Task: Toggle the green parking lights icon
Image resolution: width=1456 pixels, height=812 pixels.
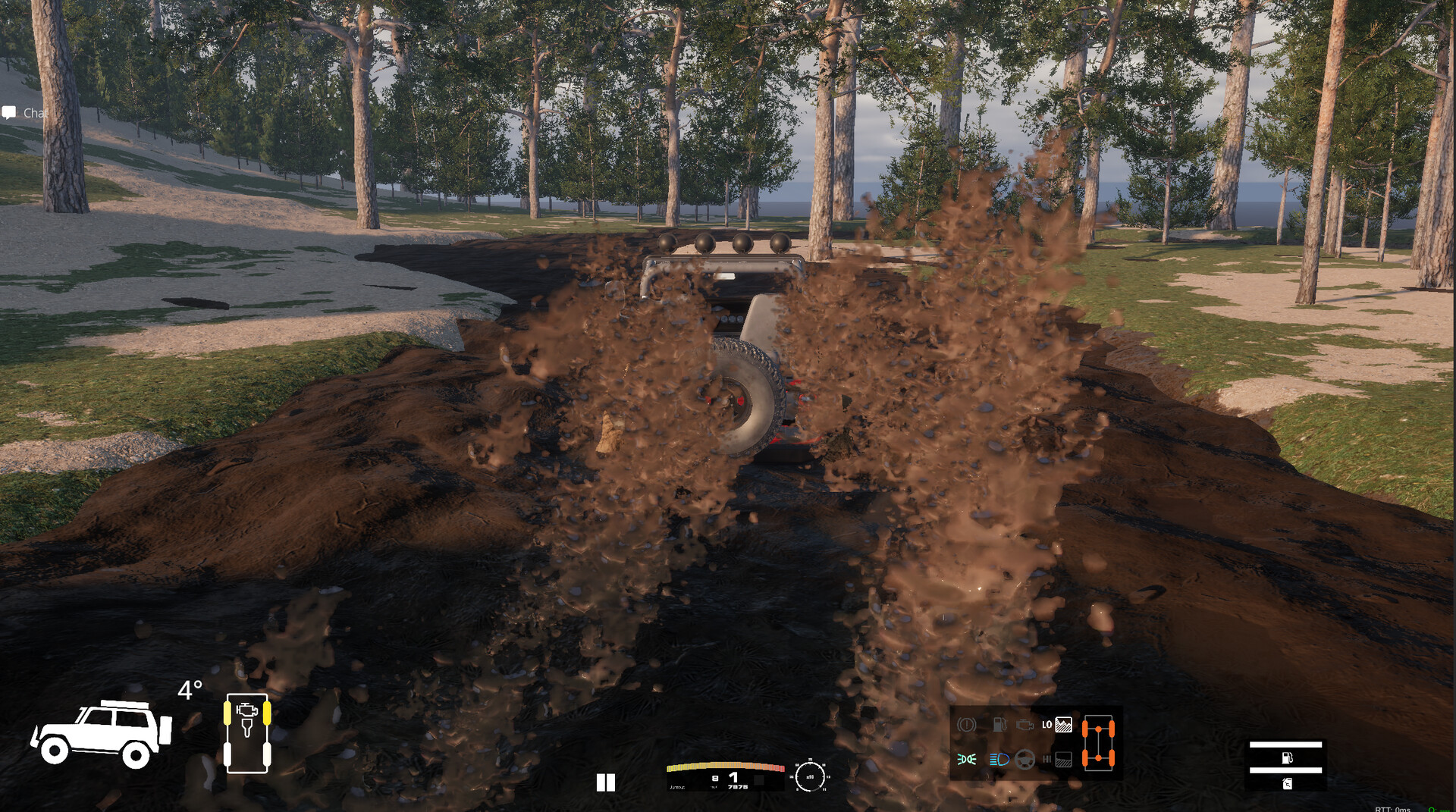Action: coord(966,759)
